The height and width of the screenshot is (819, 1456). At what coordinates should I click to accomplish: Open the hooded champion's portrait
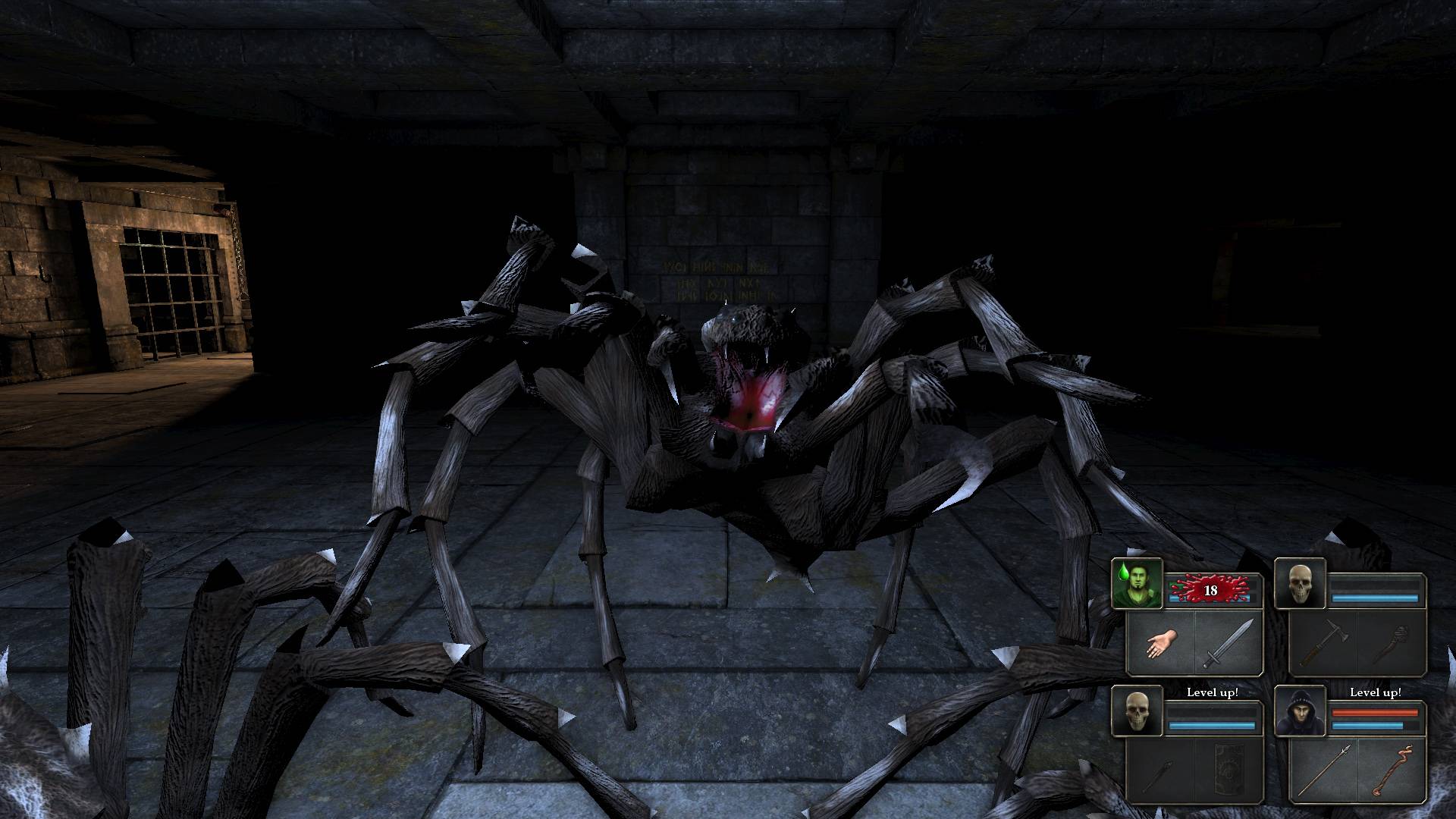tap(1300, 711)
